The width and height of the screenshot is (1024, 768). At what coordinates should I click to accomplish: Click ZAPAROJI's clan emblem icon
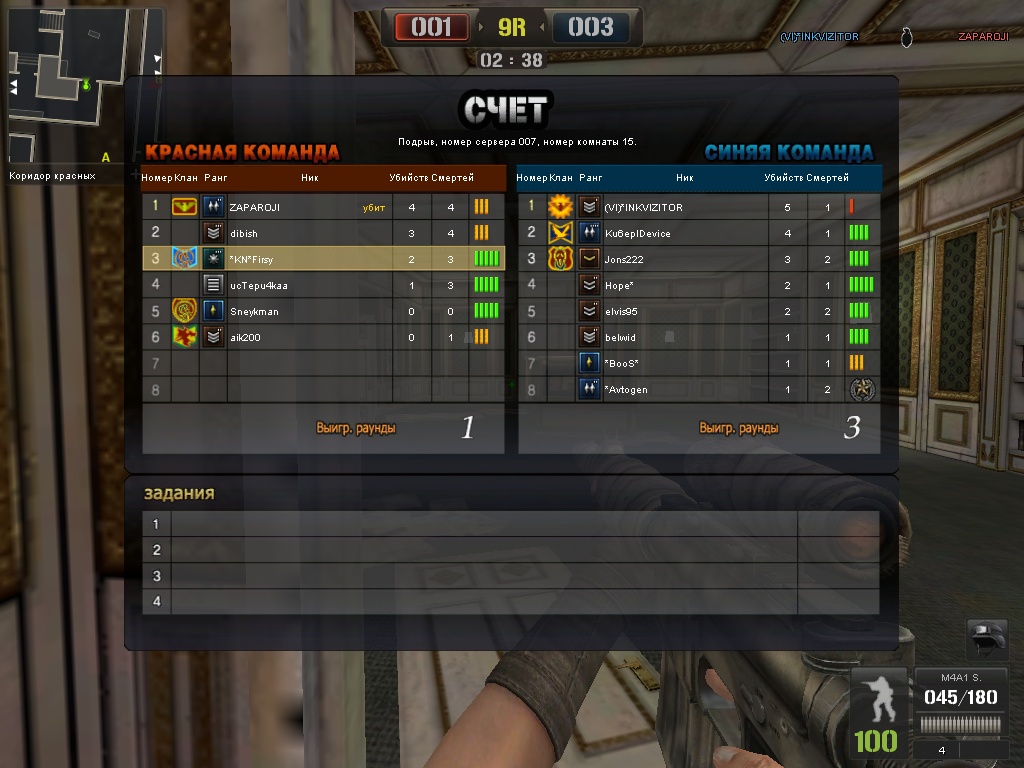(x=184, y=207)
